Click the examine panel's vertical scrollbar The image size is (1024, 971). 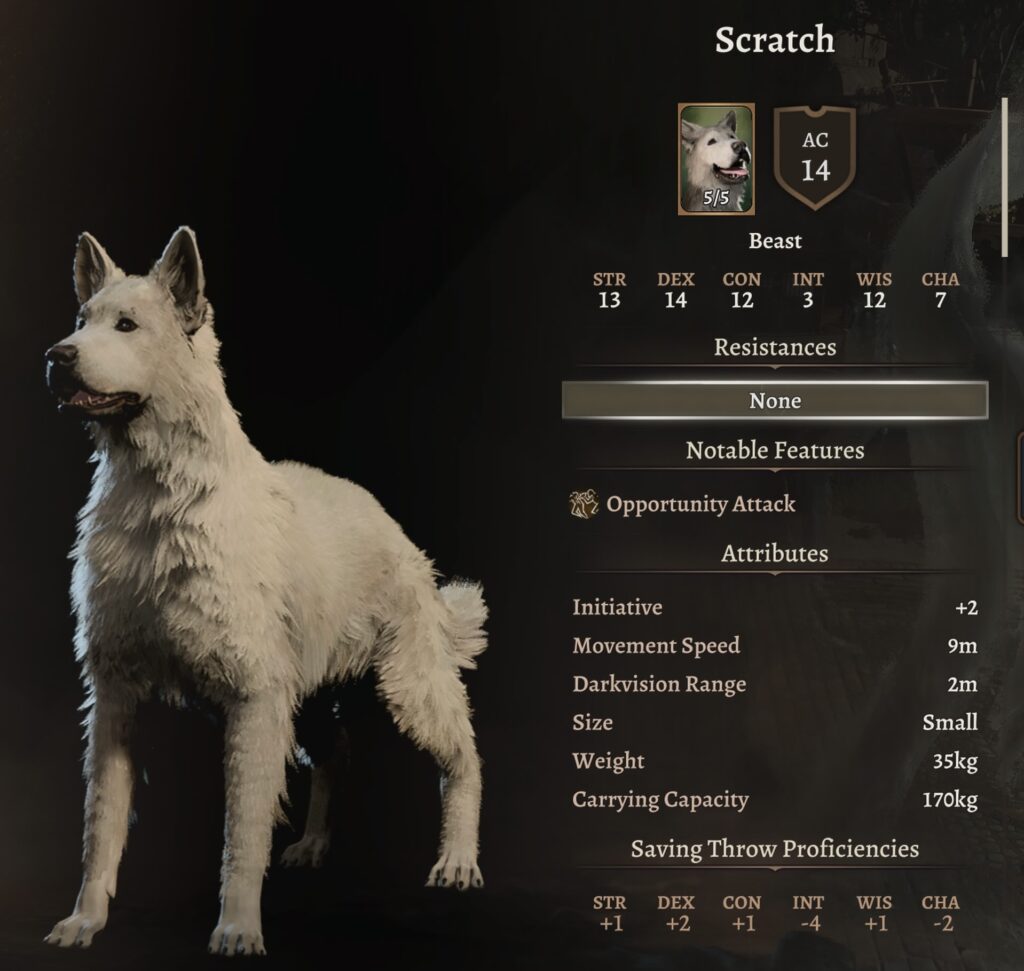coord(1005,178)
